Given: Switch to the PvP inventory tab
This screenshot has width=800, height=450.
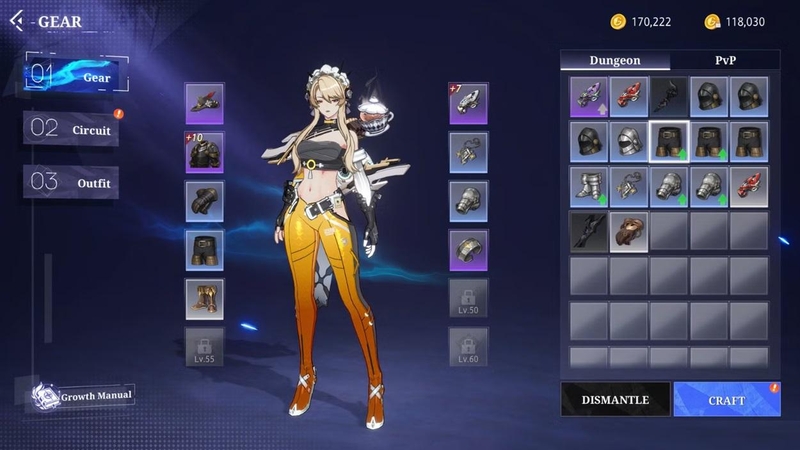Looking at the screenshot, I should (x=725, y=60).
